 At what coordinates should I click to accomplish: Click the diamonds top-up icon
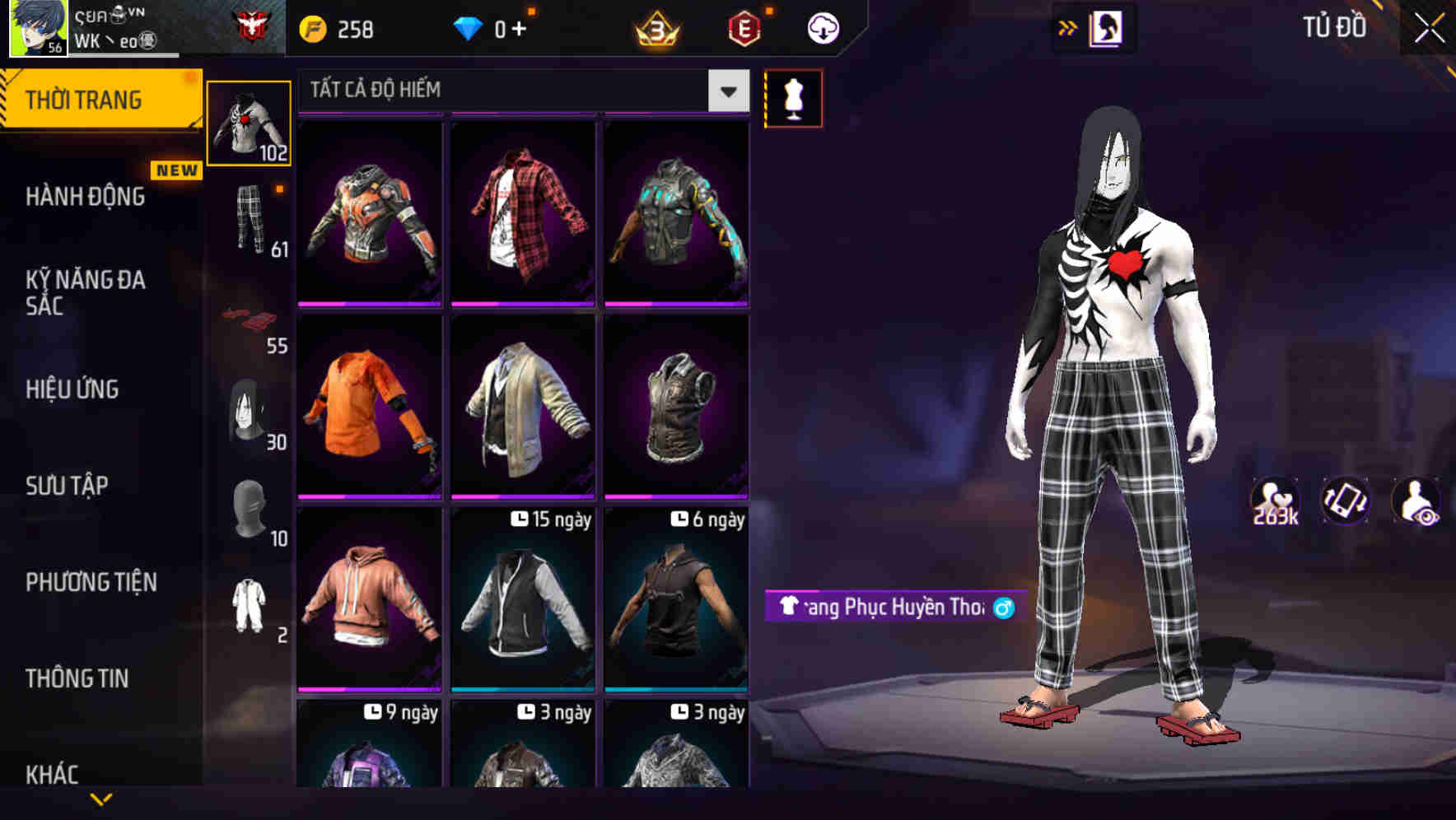[469, 27]
